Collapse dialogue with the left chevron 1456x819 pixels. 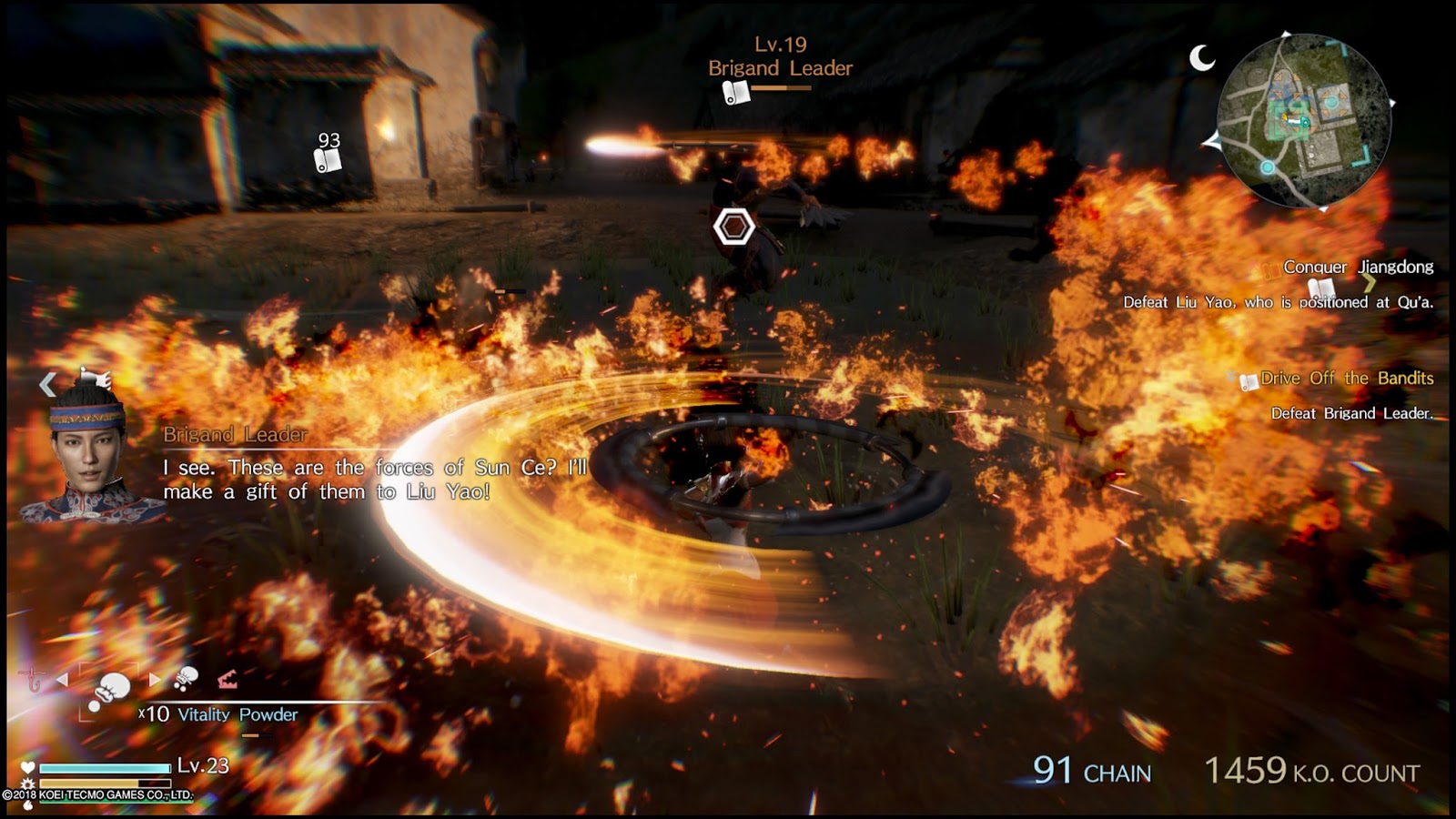pos(47,385)
